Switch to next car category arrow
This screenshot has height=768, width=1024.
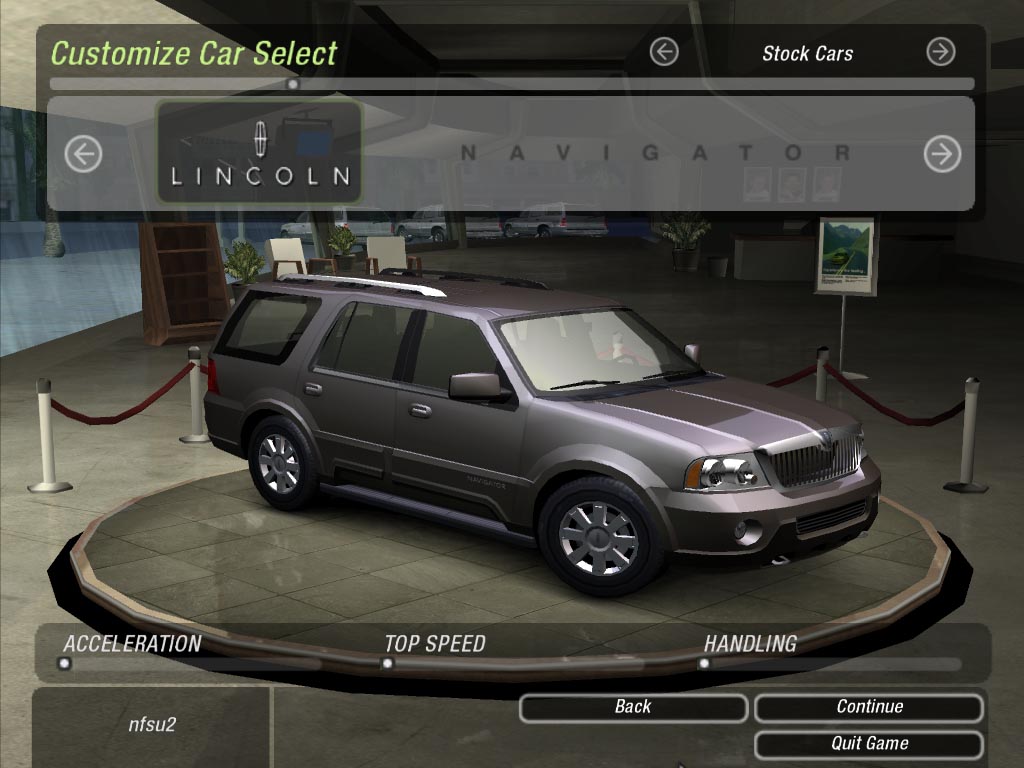pyautogui.click(x=940, y=52)
